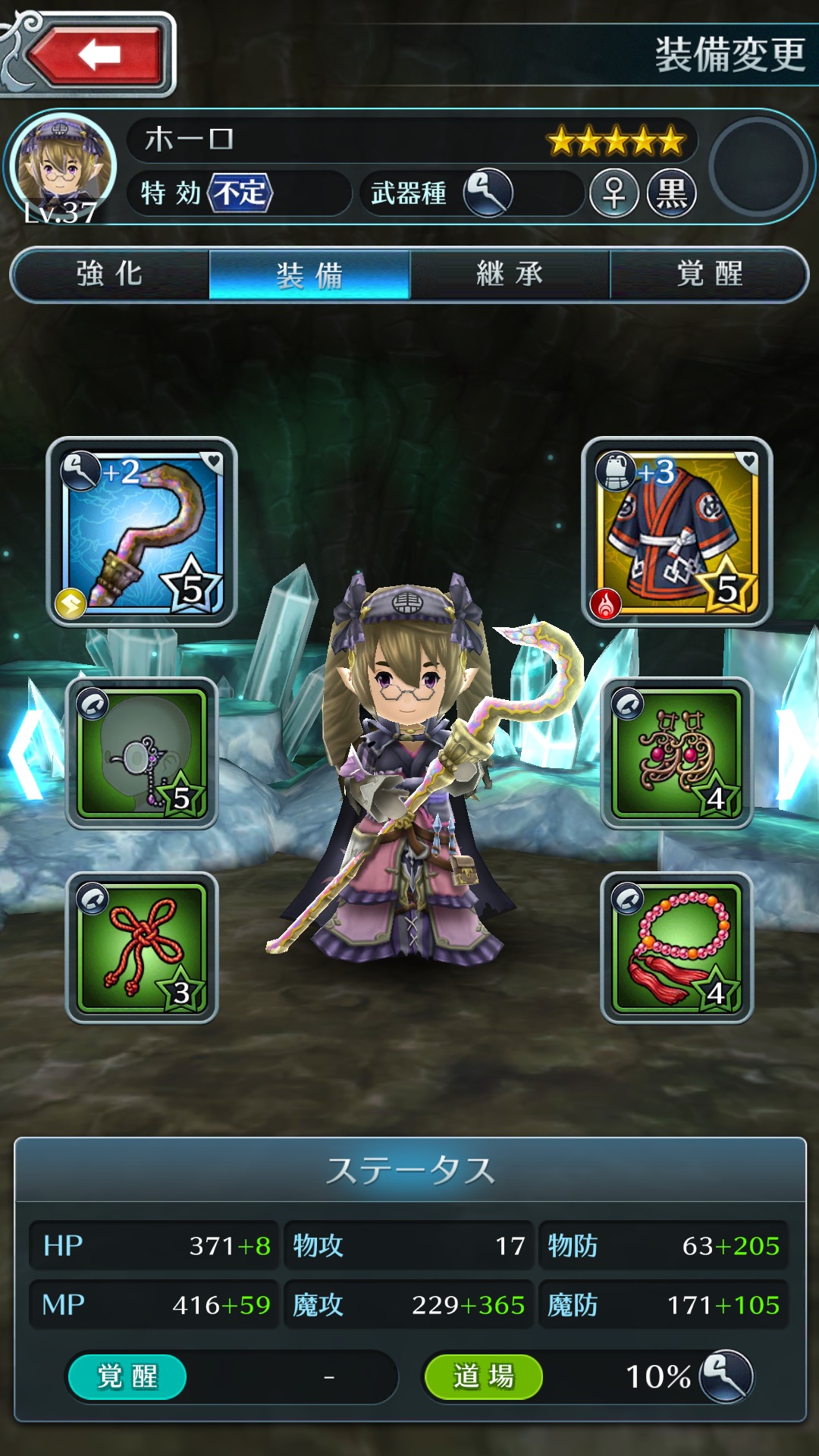This screenshot has height=1456, width=819.
Task: Open the 継承 tab
Action: pos(510,275)
